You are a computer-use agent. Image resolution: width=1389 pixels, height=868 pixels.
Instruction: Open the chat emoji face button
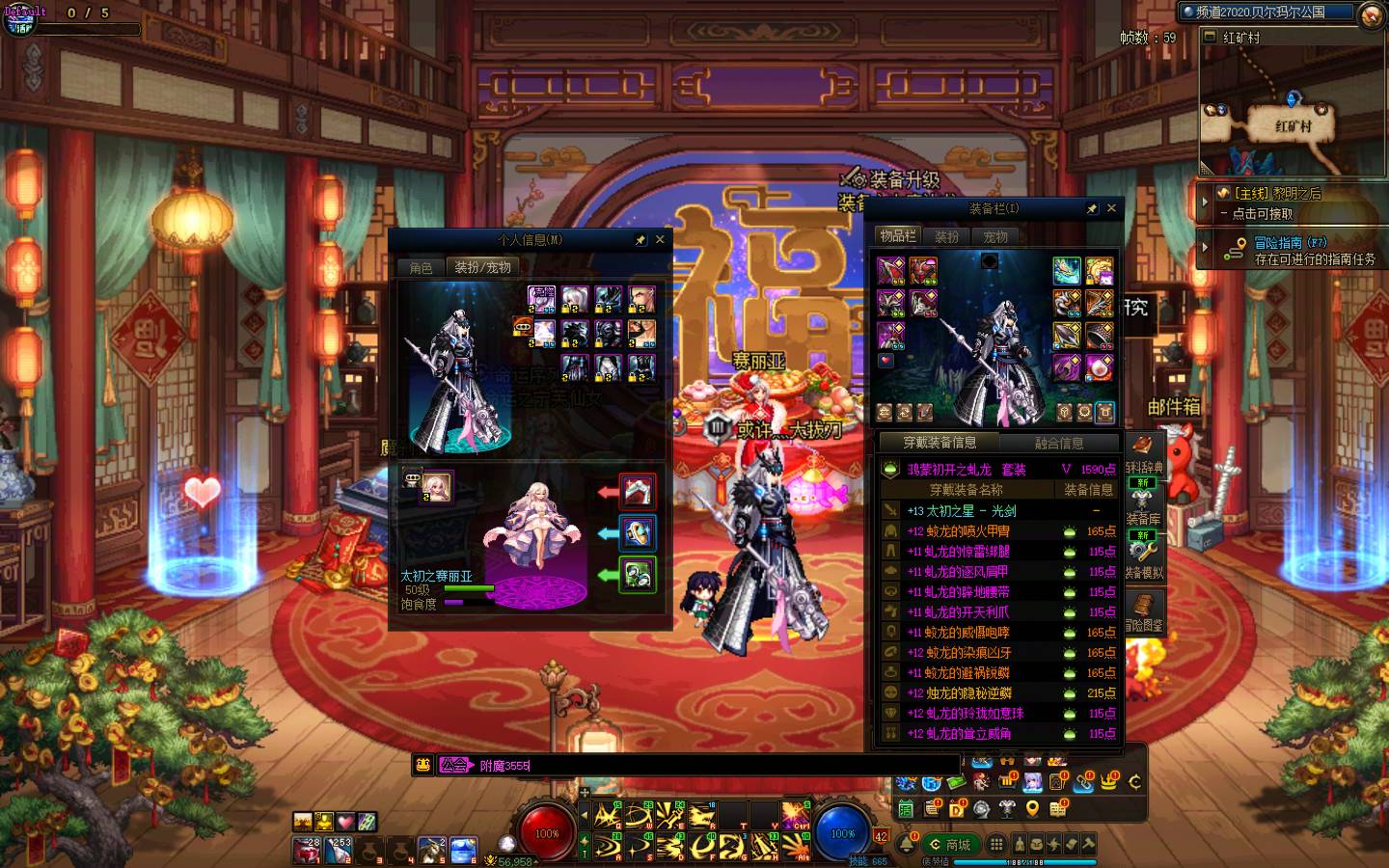[422, 765]
